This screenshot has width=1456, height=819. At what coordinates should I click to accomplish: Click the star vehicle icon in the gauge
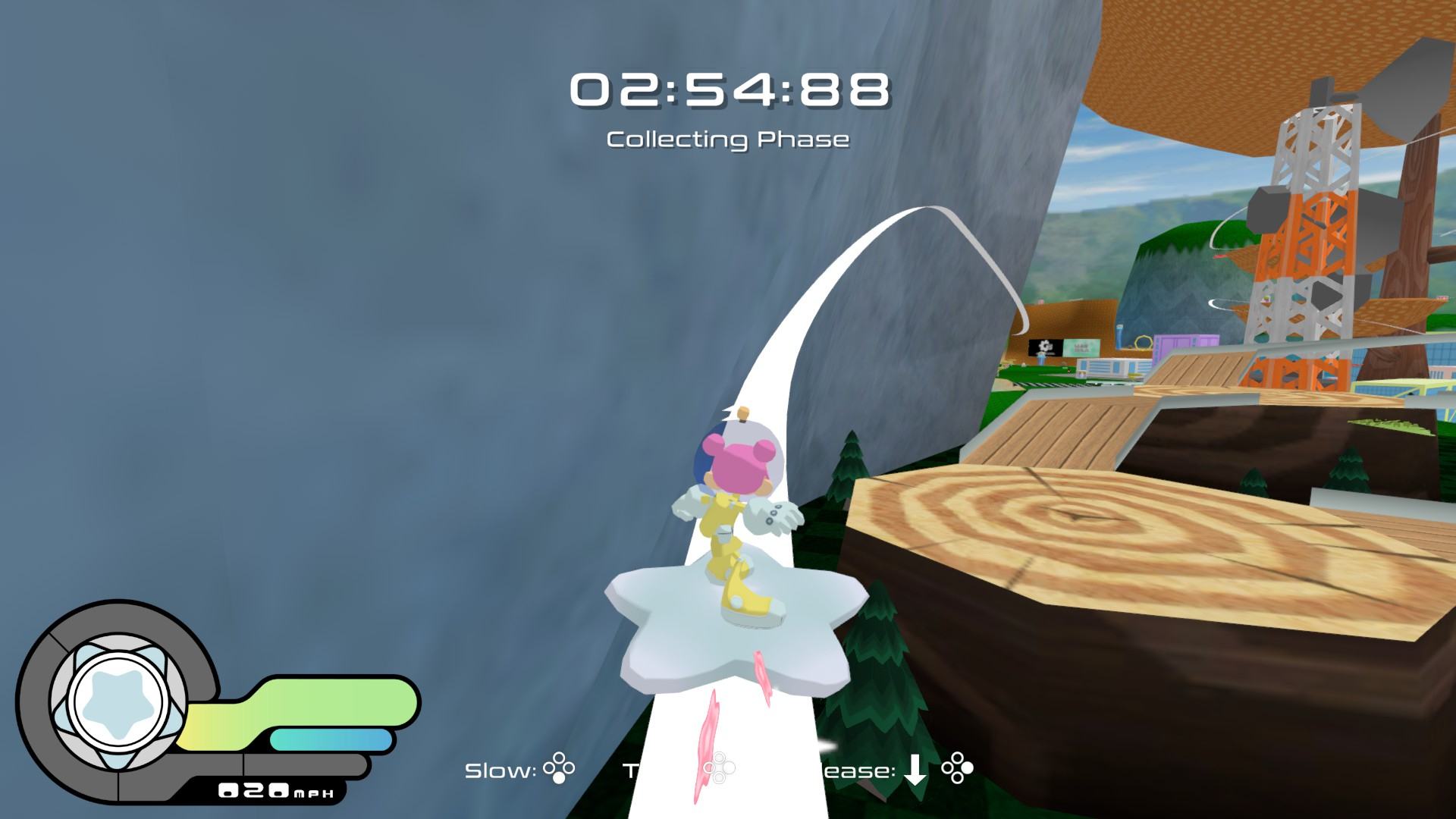tap(118, 701)
